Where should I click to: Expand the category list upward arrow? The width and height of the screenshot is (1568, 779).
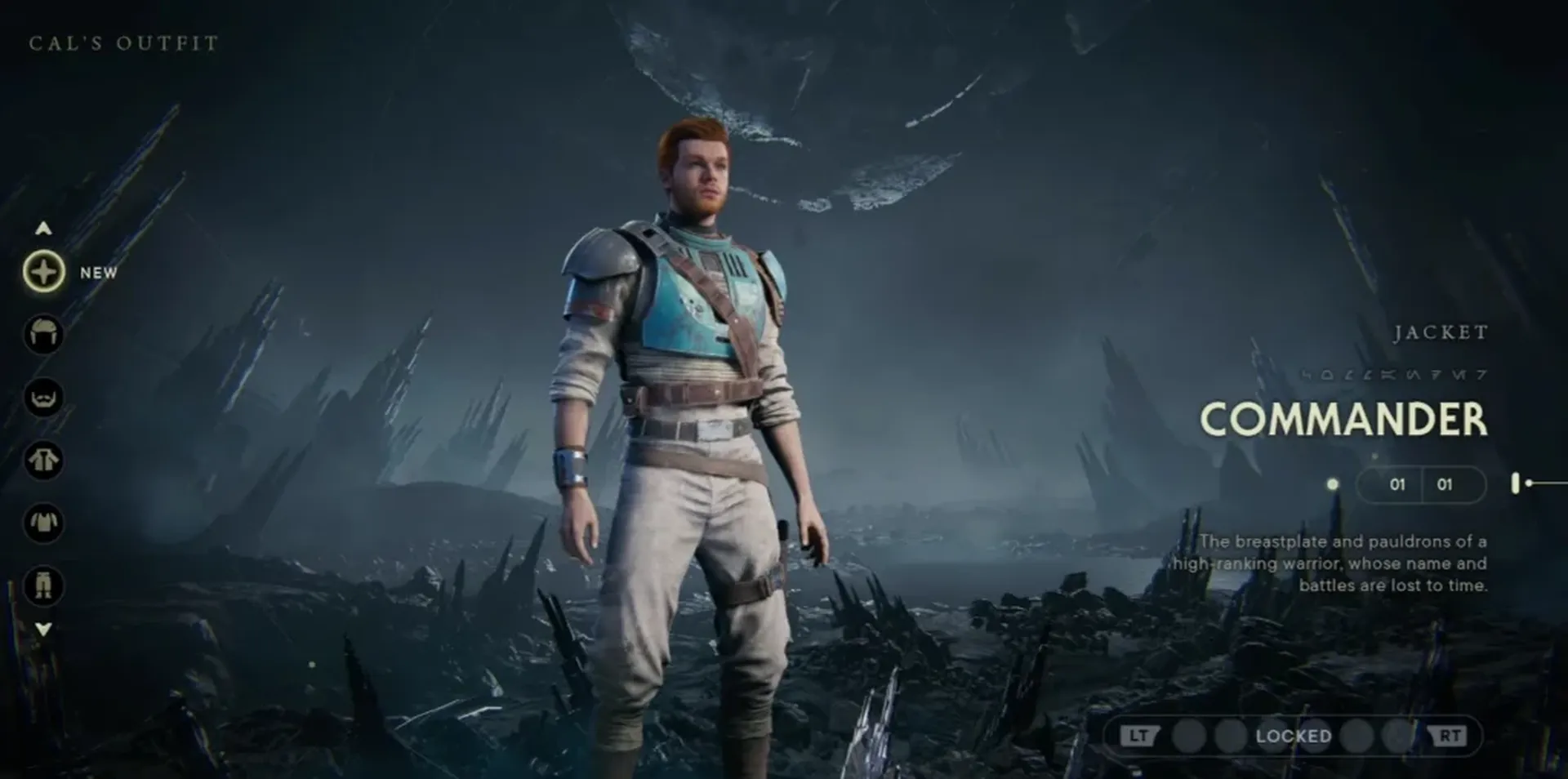point(42,228)
